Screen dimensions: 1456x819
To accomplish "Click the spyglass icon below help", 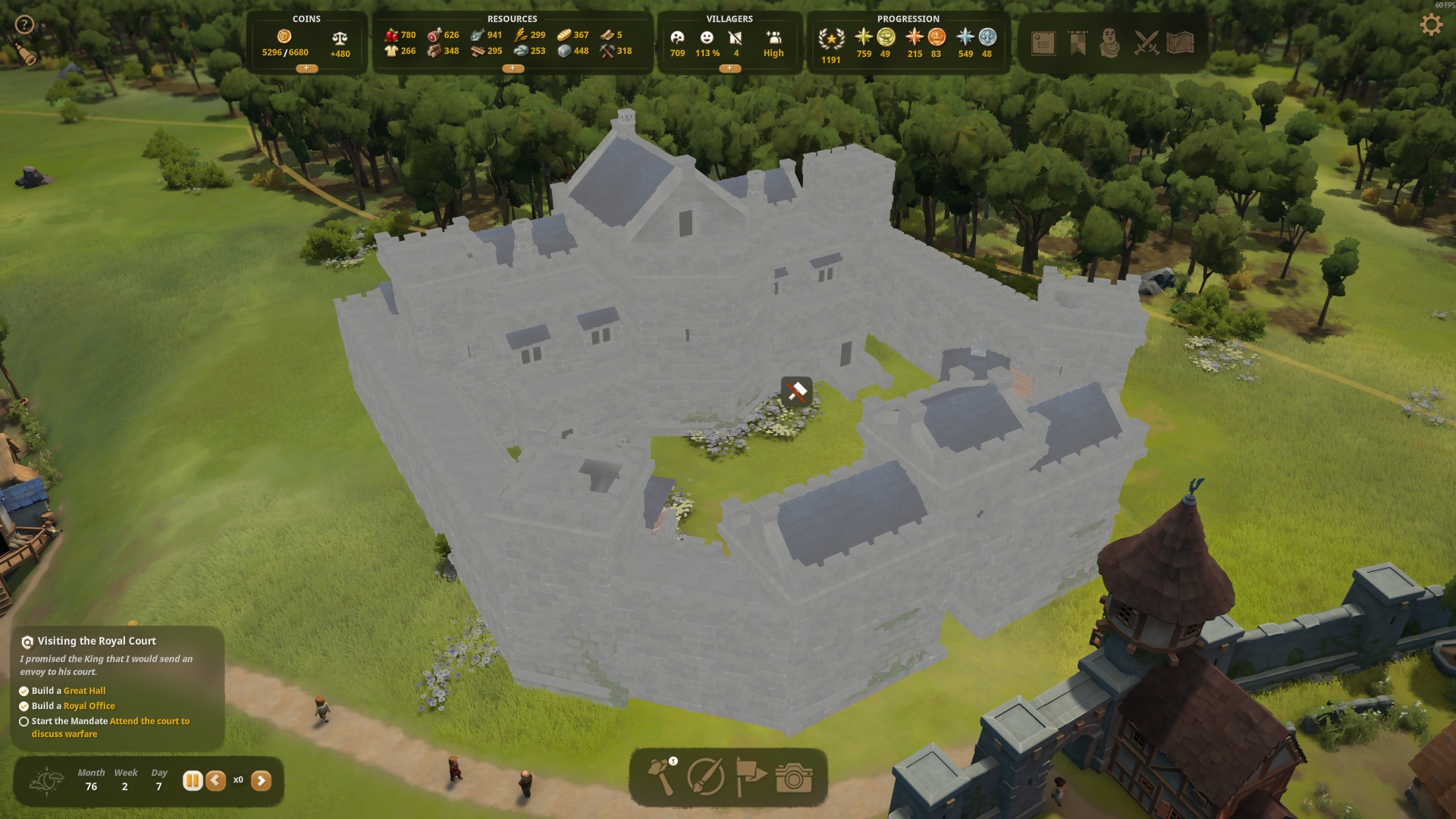I will pos(27,55).
